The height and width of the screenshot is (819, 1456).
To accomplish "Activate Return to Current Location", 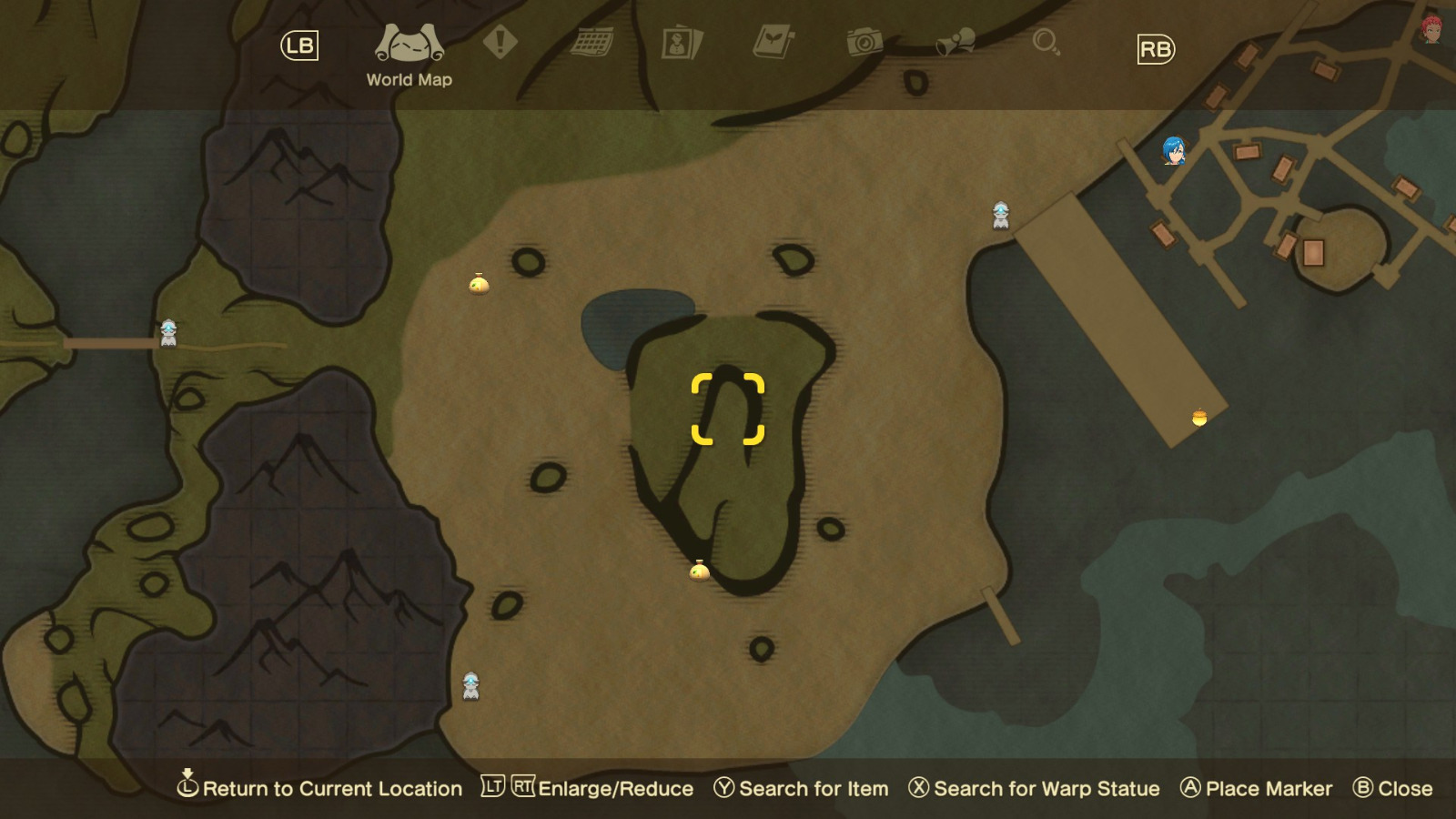I will 323,788.
